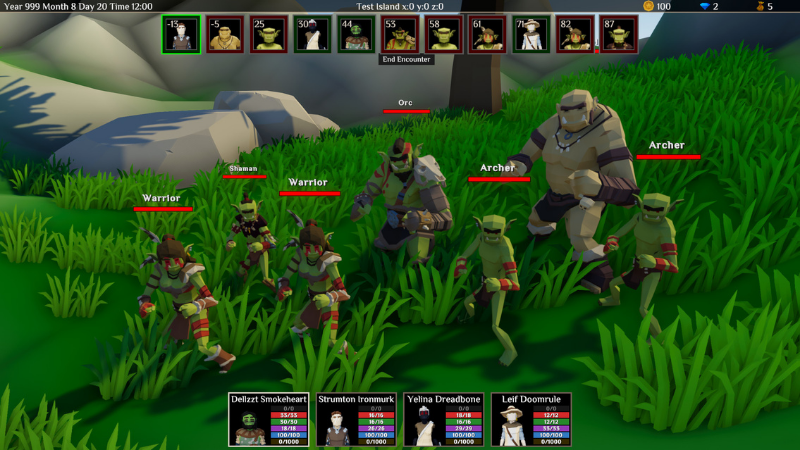Click the turn-order portrait numbered 82

coord(574,34)
